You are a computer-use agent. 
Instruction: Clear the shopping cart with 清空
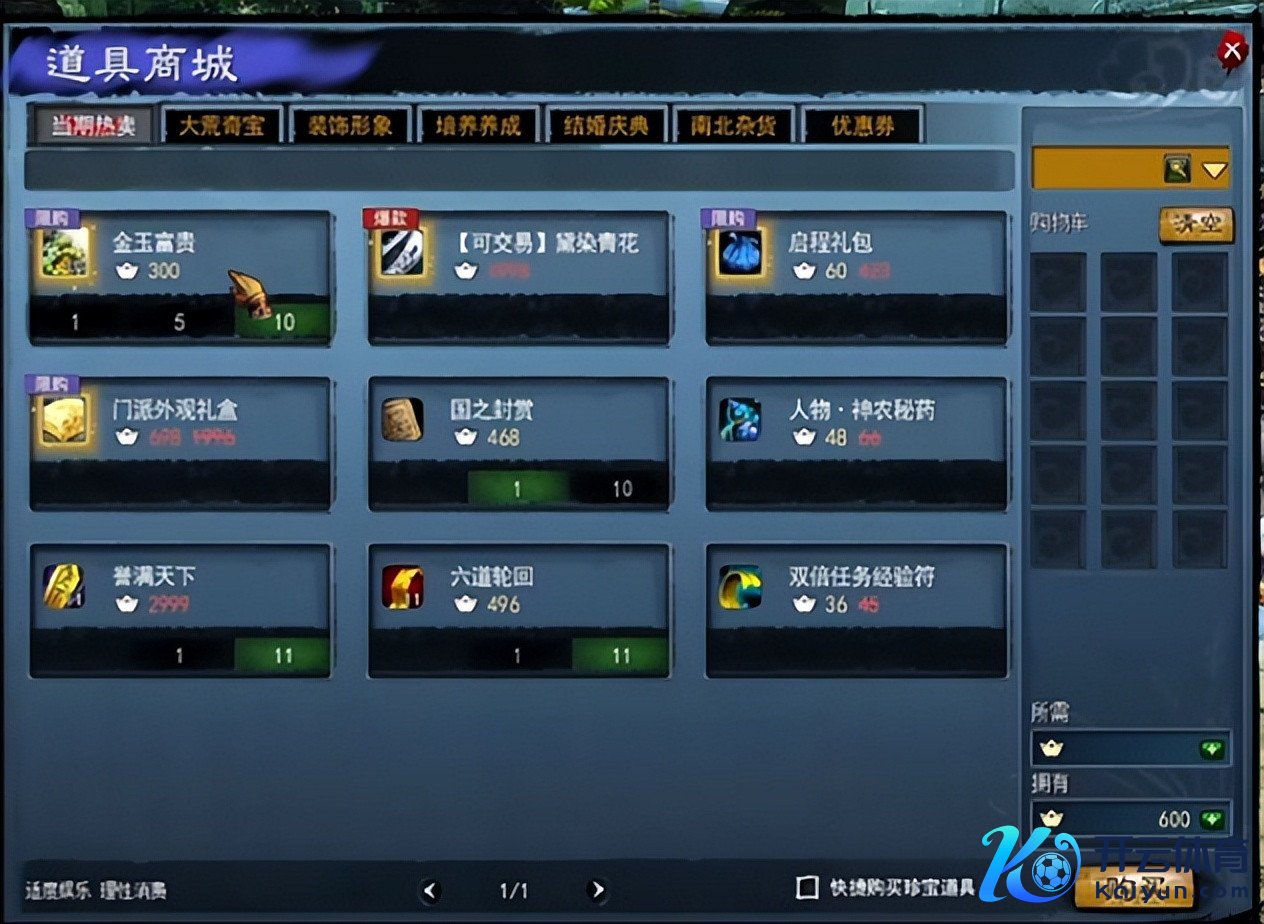(x=1196, y=224)
